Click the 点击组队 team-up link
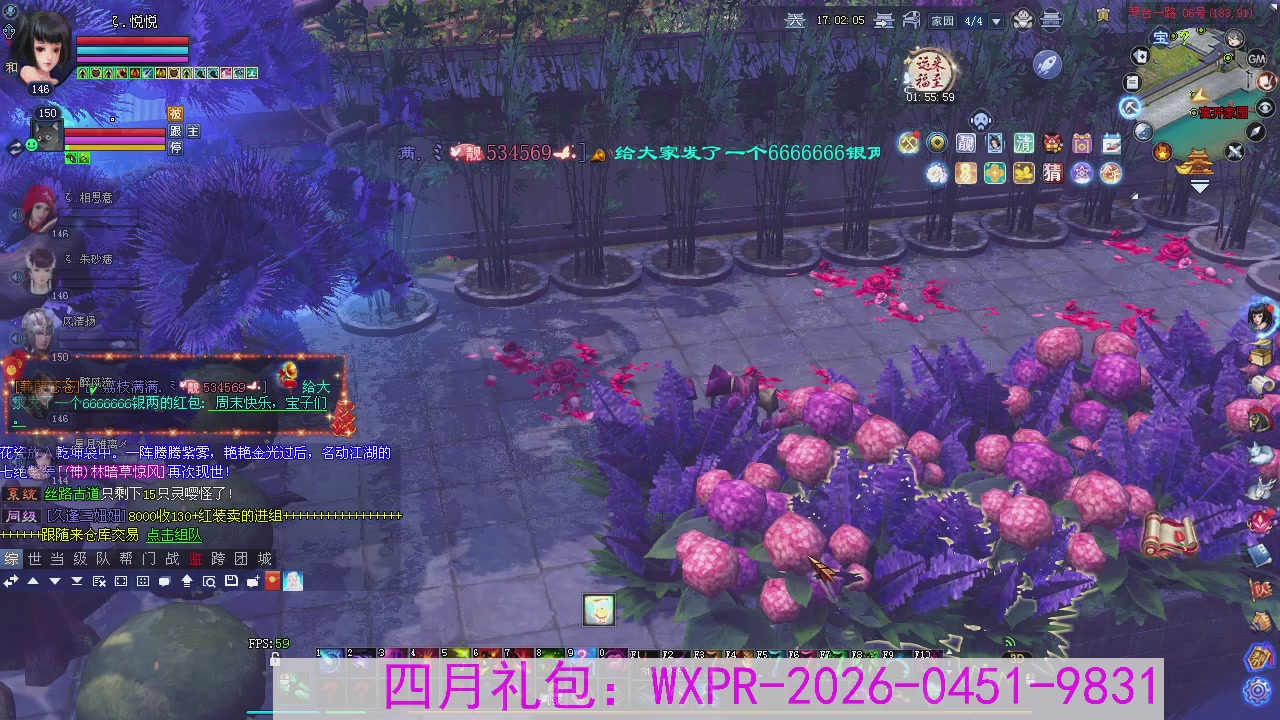 pos(173,536)
